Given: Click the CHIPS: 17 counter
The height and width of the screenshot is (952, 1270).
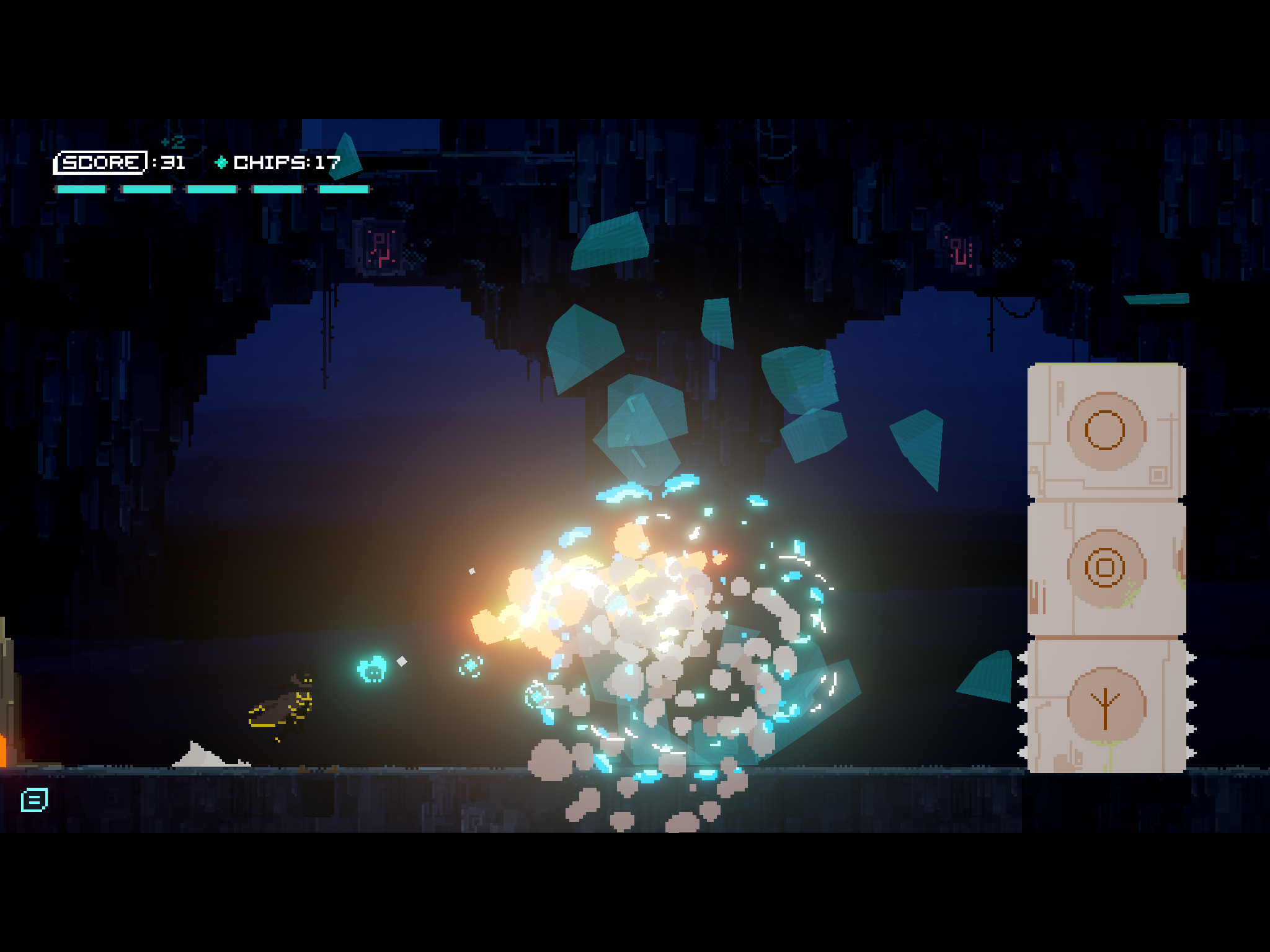Looking at the screenshot, I should coord(285,163).
